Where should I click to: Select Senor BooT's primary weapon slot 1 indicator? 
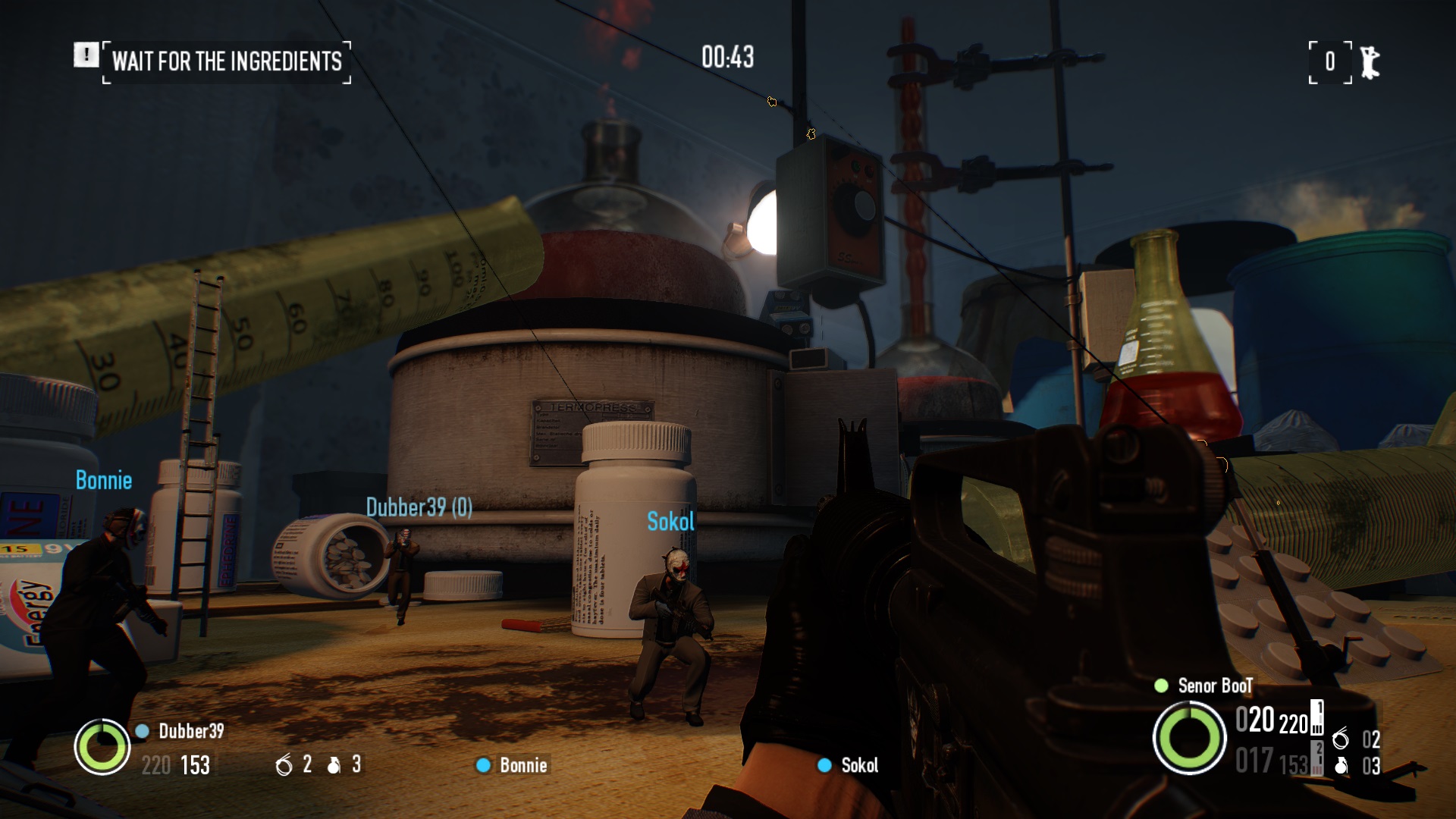tap(1317, 718)
